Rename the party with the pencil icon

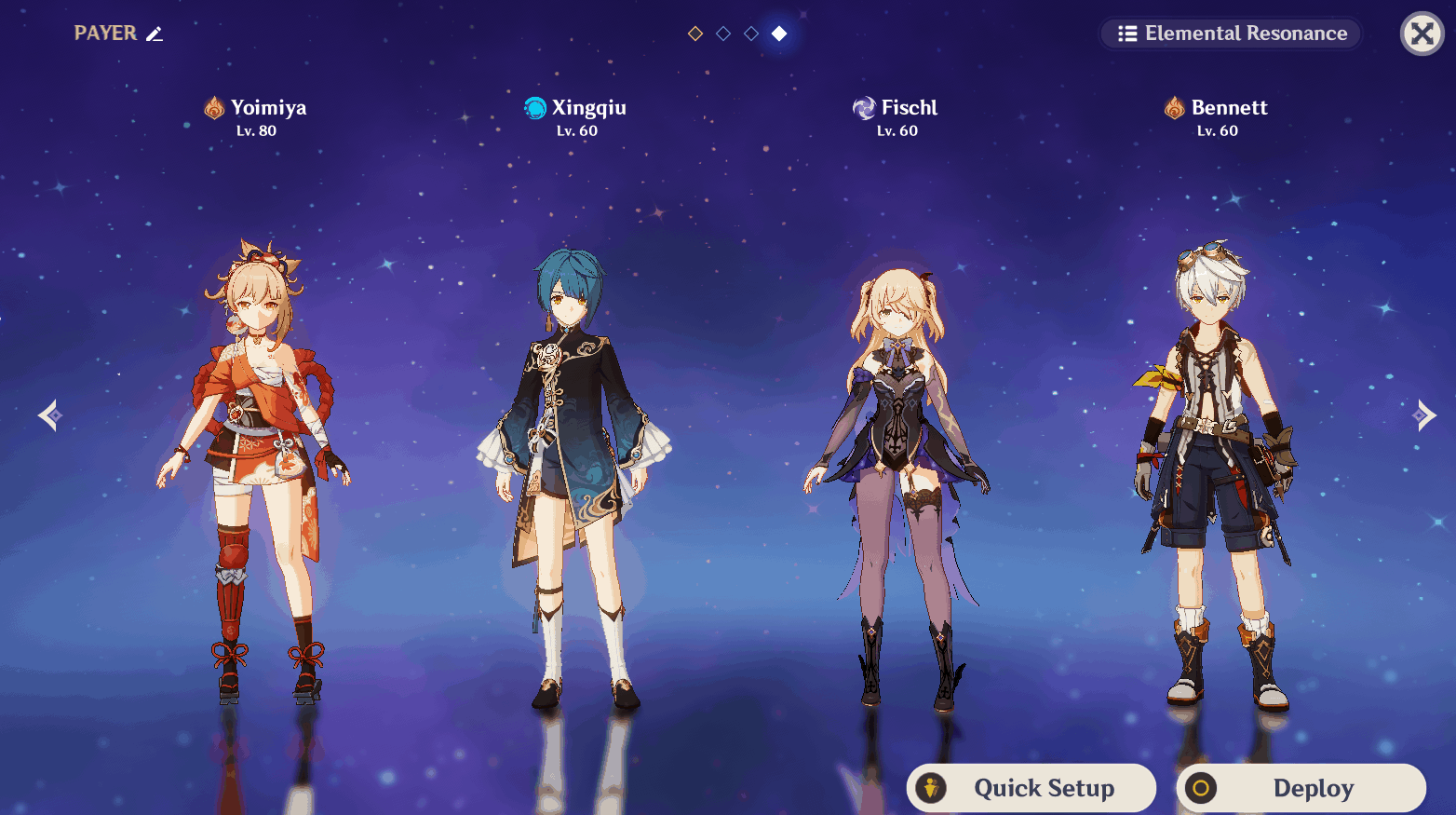(155, 34)
